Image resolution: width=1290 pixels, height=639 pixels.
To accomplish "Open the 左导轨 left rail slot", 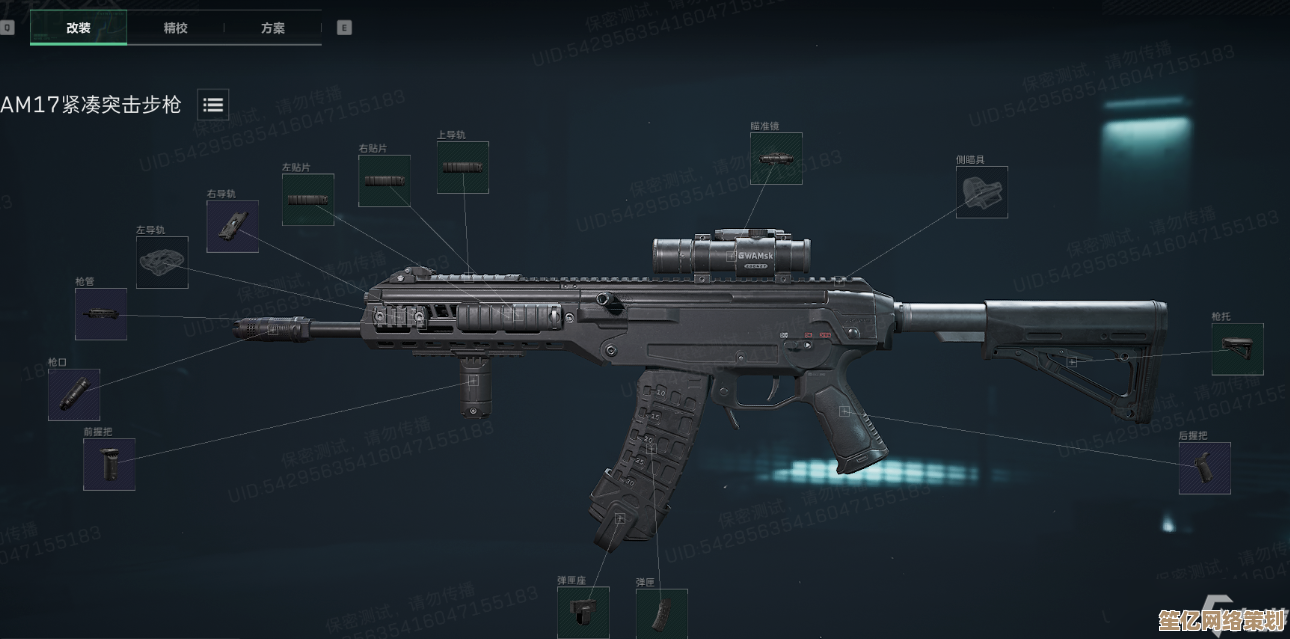I will tap(162, 262).
